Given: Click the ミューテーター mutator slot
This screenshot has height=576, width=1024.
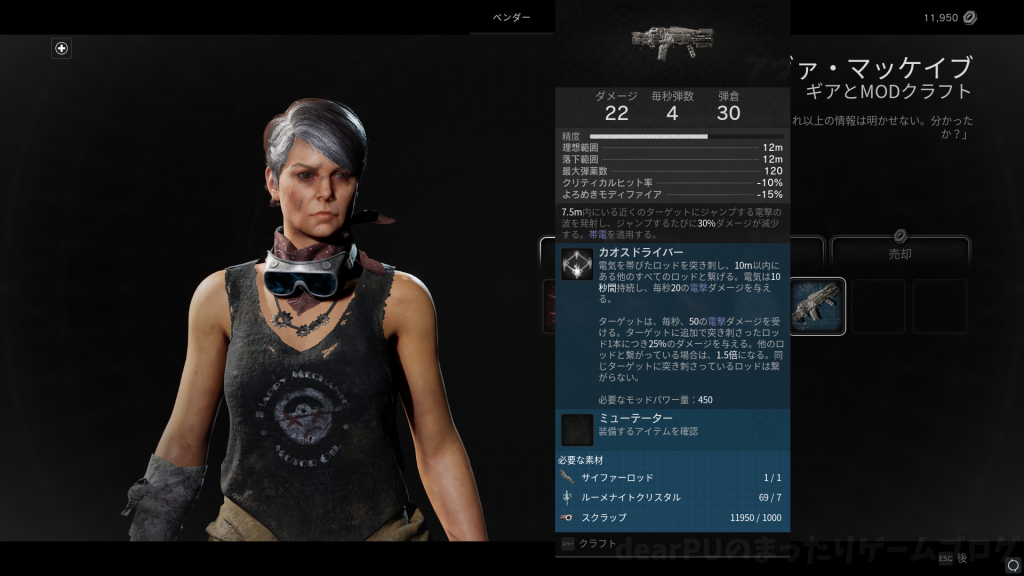Looking at the screenshot, I should click(577, 430).
